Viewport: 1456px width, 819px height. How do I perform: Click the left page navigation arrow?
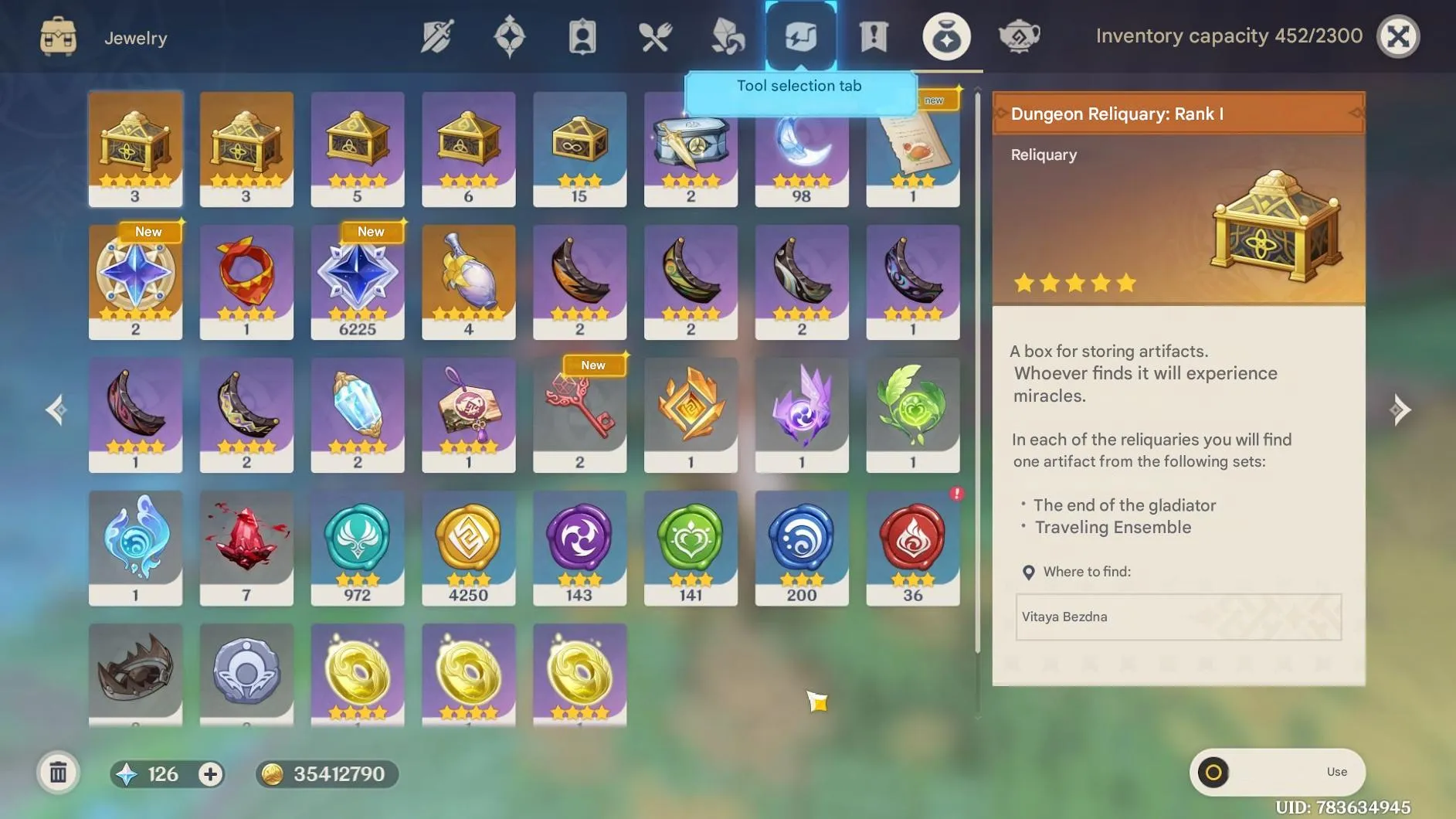tap(54, 409)
